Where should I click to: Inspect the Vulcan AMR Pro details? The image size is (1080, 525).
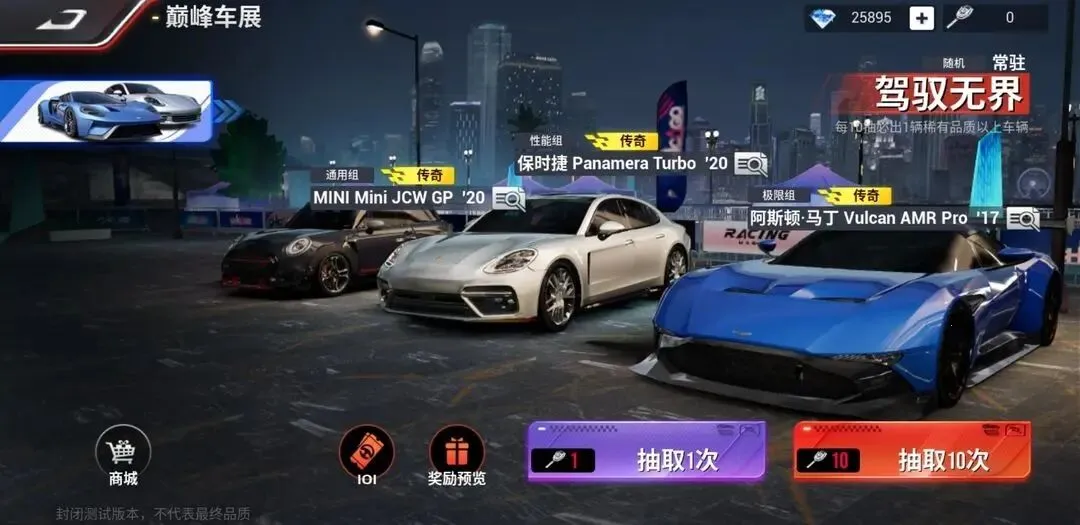tap(1022, 218)
